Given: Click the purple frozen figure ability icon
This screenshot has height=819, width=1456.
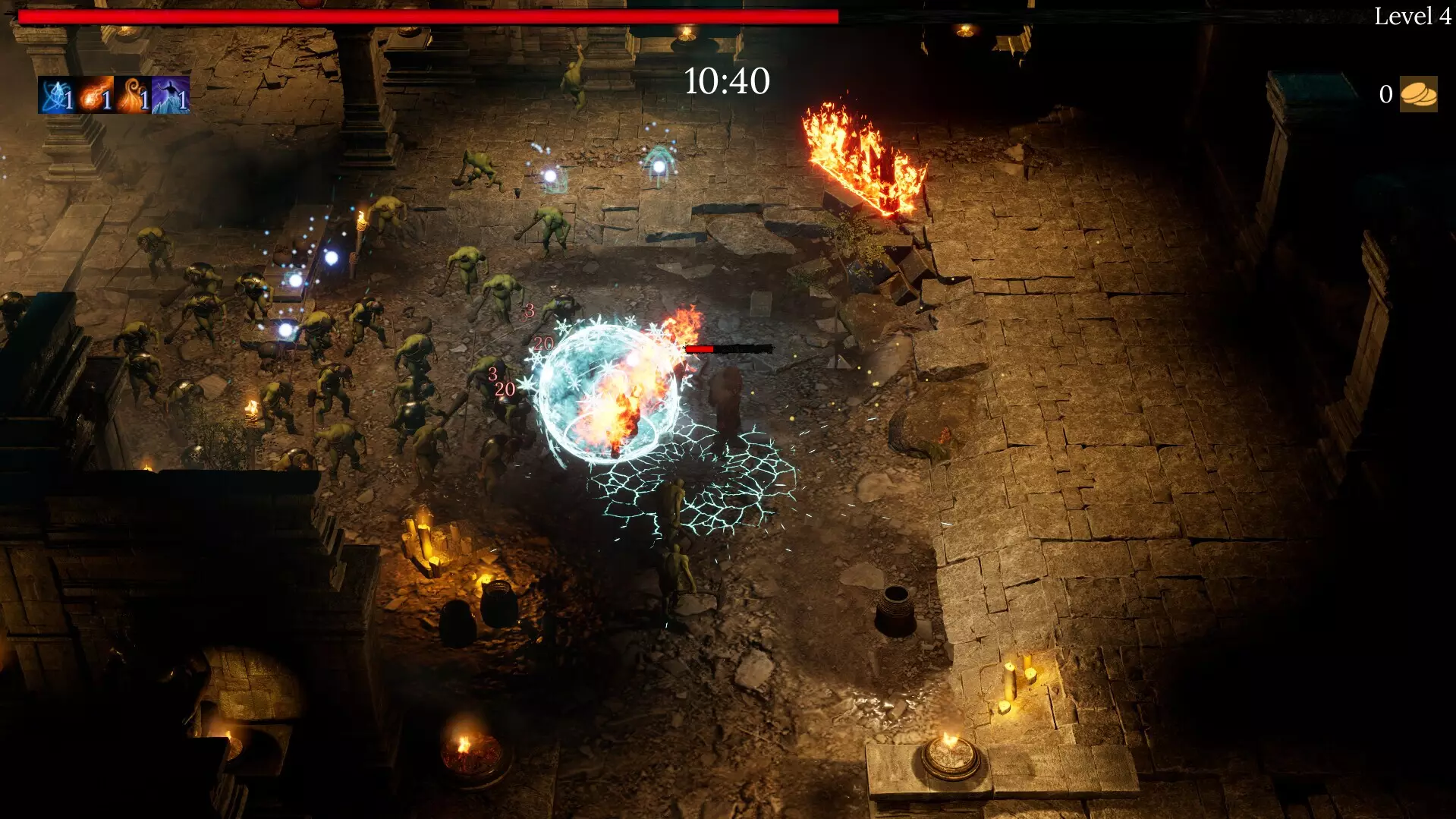Looking at the screenshot, I should (171, 96).
